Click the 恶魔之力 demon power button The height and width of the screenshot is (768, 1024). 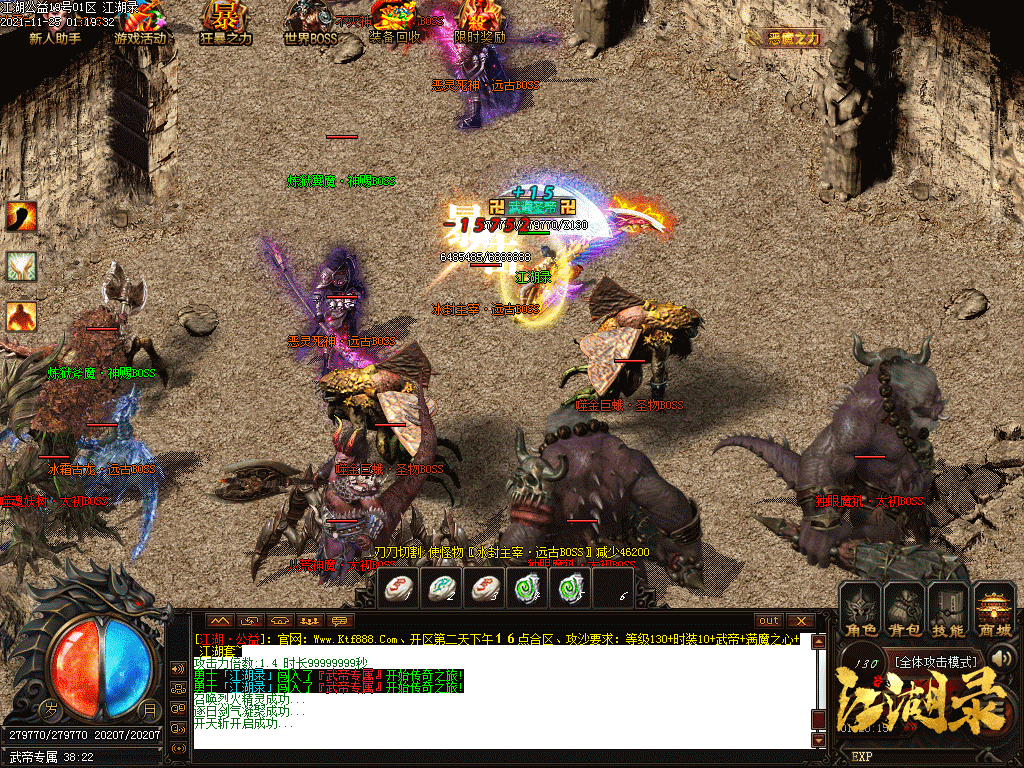(x=795, y=38)
